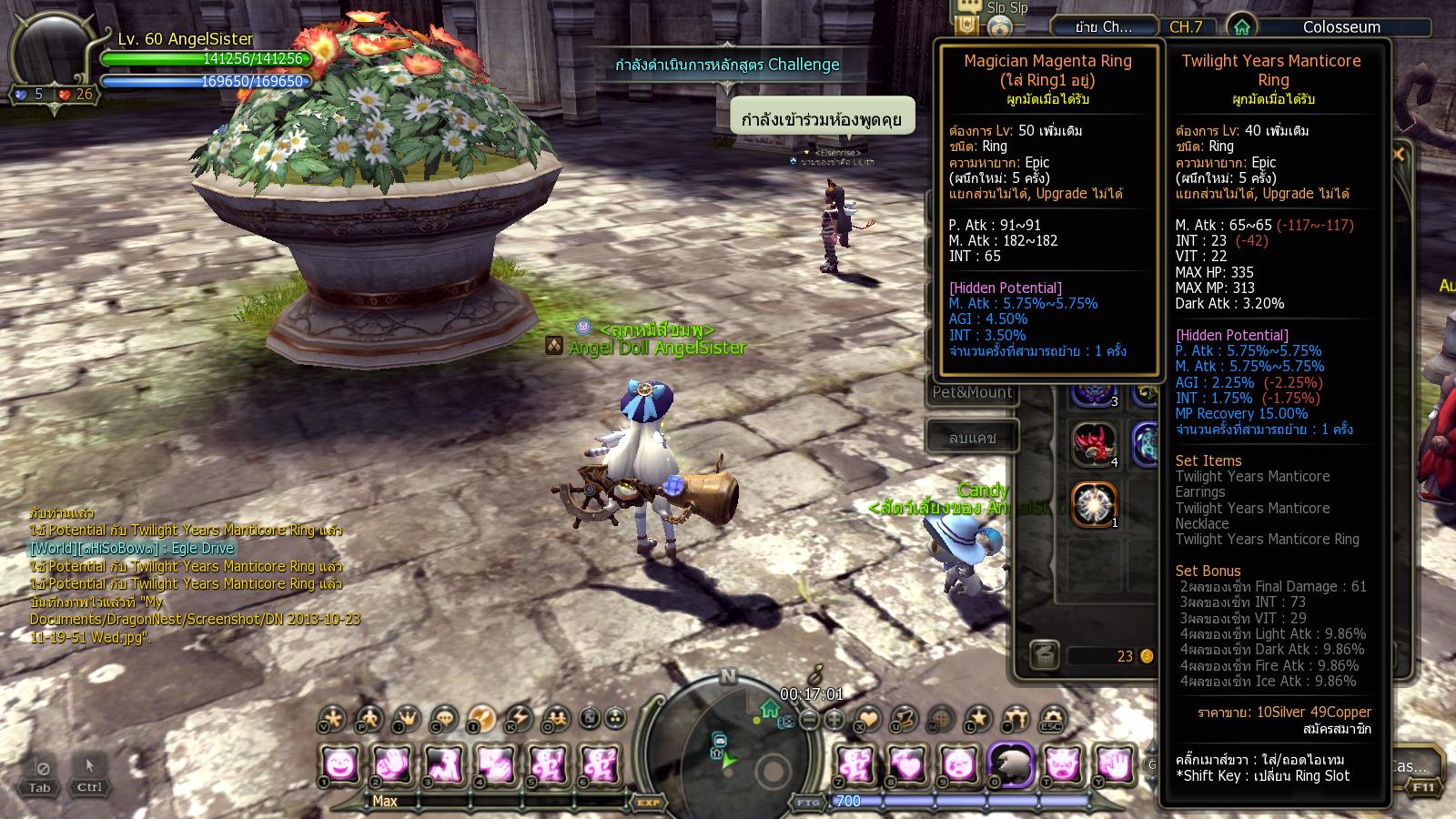Image resolution: width=1456 pixels, height=819 pixels.
Task: Use the crying face emote in slot 9
Action: [x=959, y=764]
